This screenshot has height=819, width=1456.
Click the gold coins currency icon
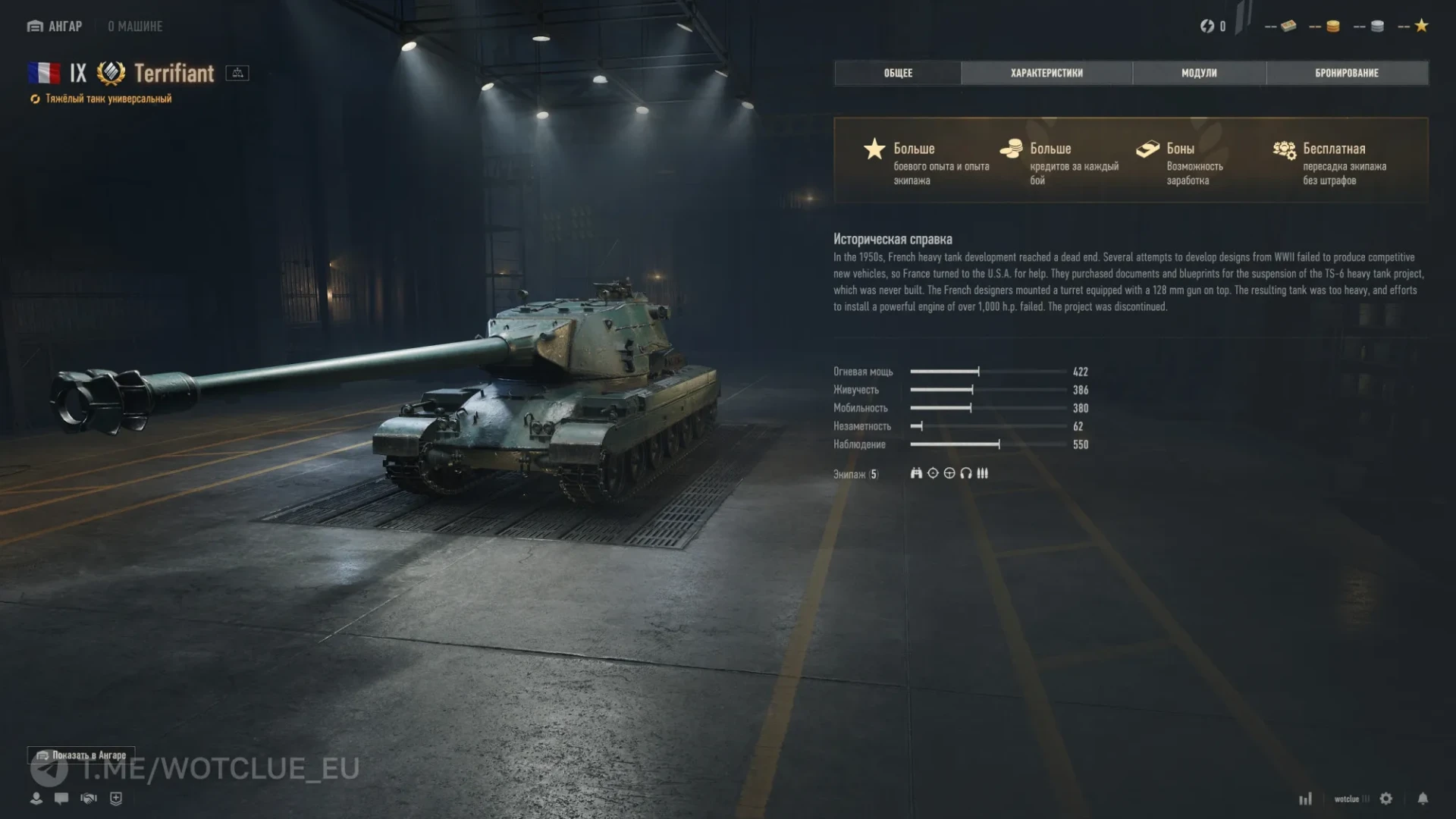point(1332,27)
